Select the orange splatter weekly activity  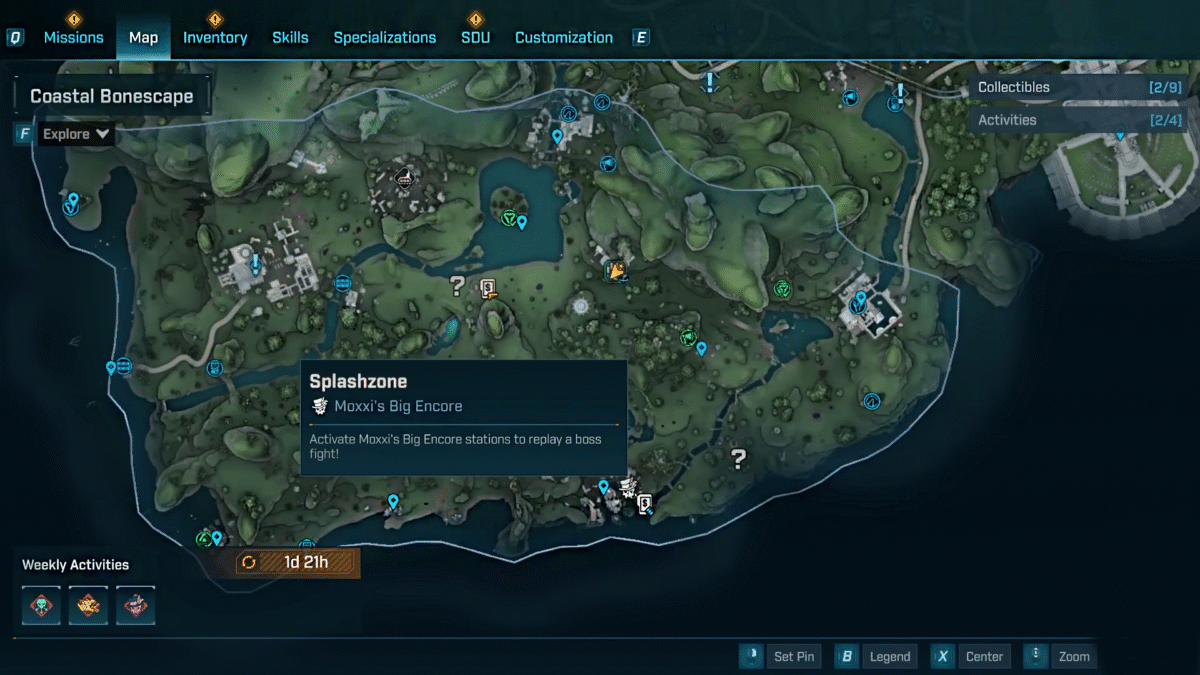click(88, 605)
